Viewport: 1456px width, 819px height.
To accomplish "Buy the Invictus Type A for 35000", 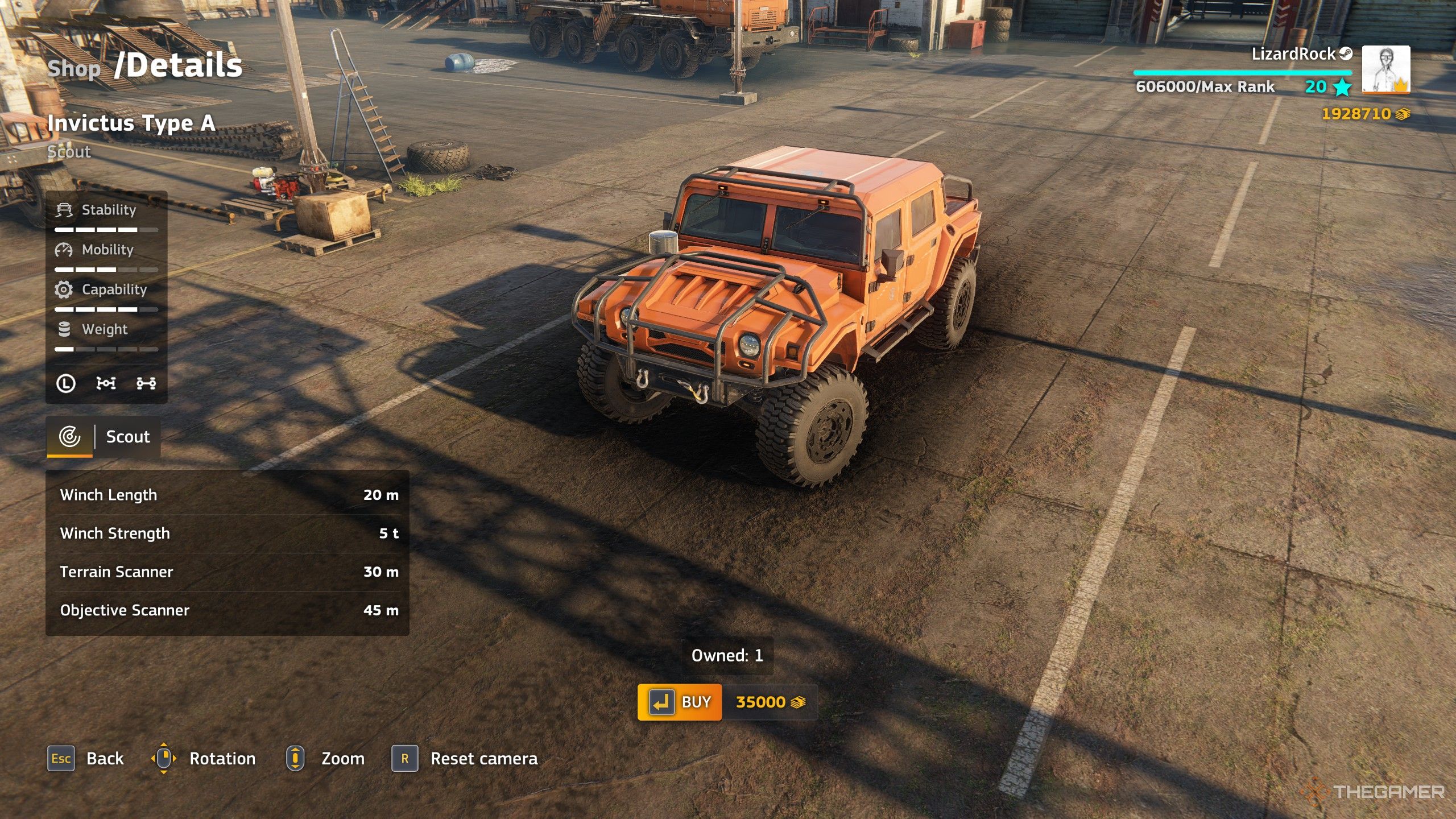I will 680,702.
